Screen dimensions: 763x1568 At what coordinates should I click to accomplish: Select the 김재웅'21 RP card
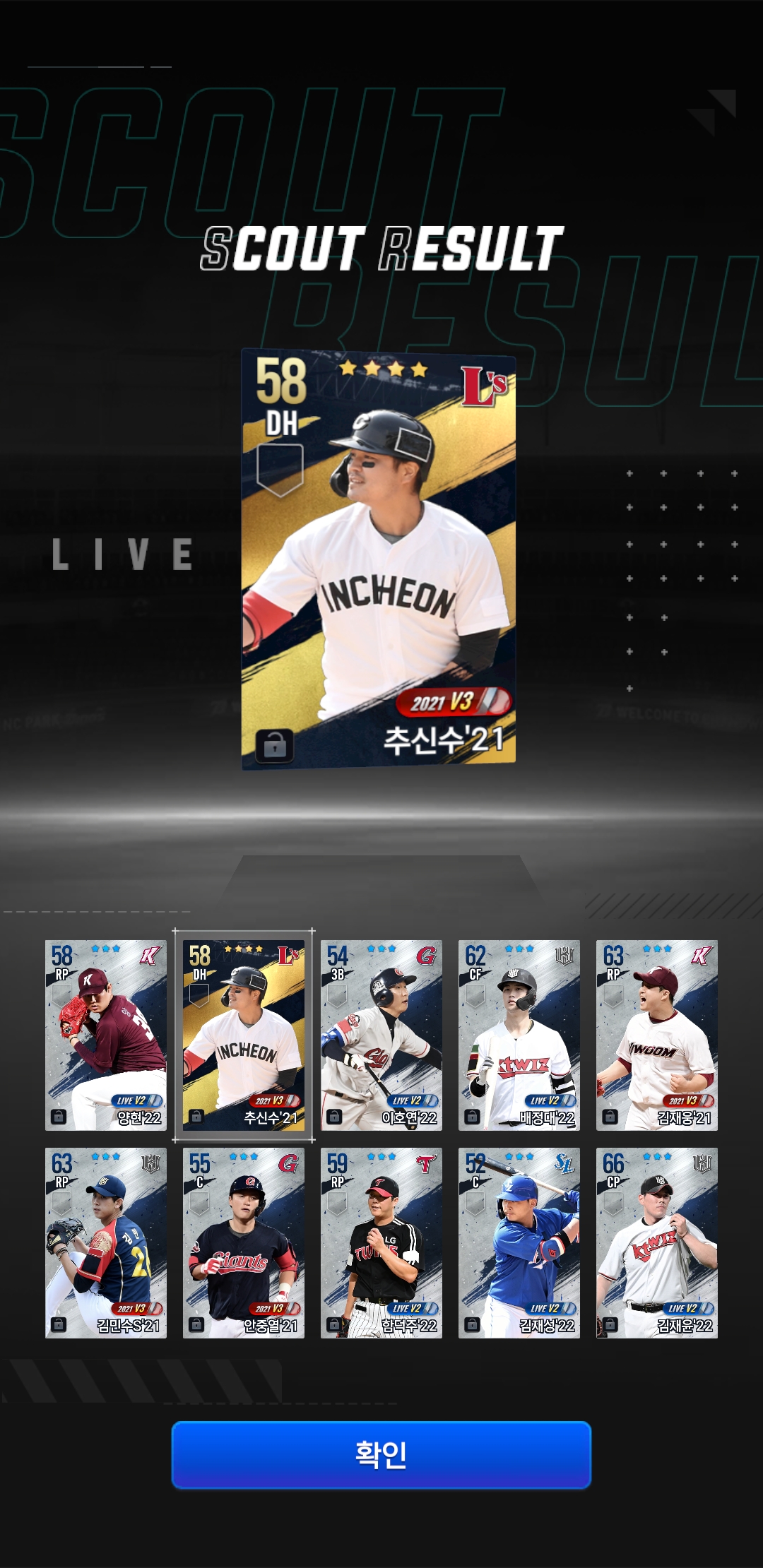point(657,1035)
